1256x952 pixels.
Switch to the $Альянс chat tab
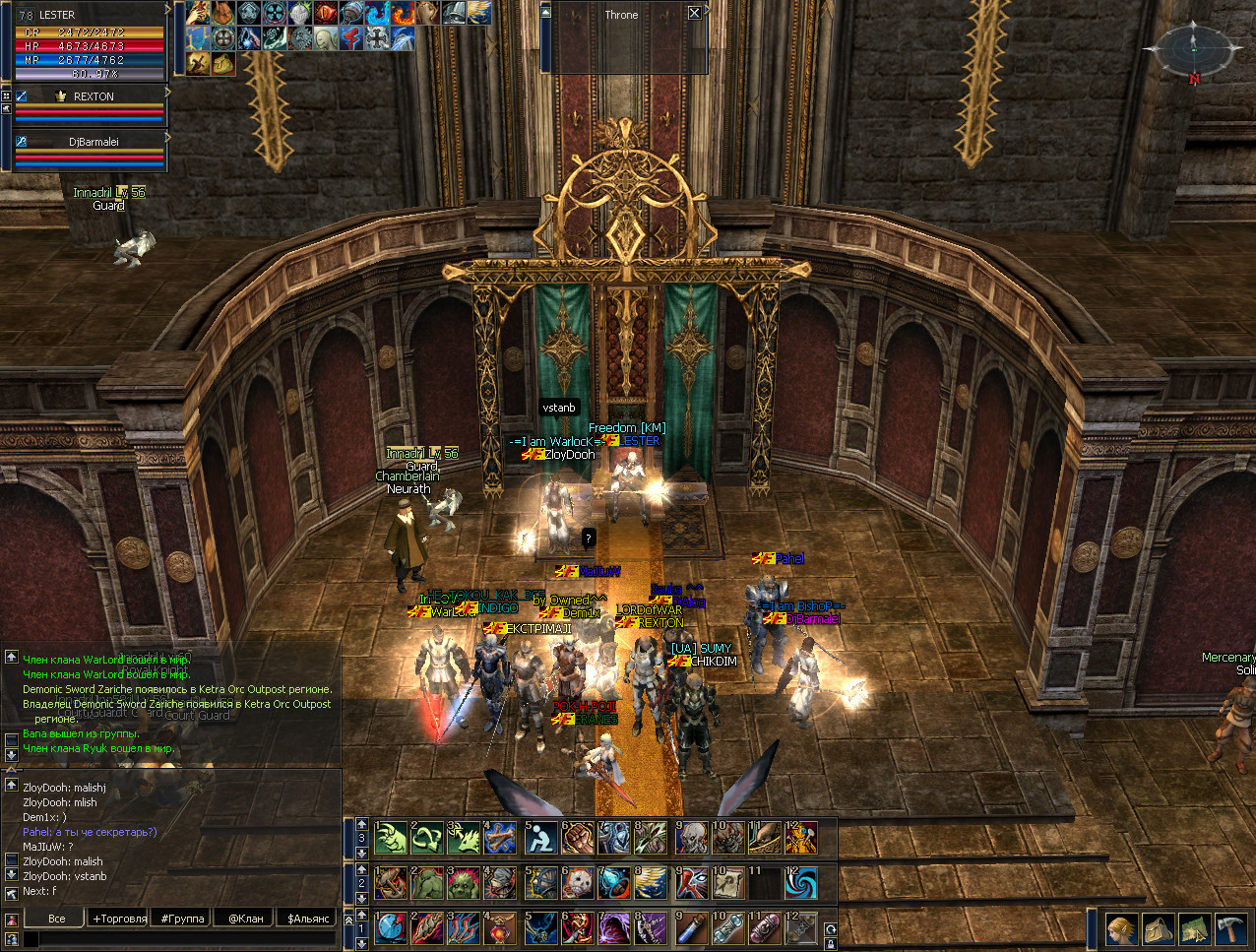tap(308, 919)
